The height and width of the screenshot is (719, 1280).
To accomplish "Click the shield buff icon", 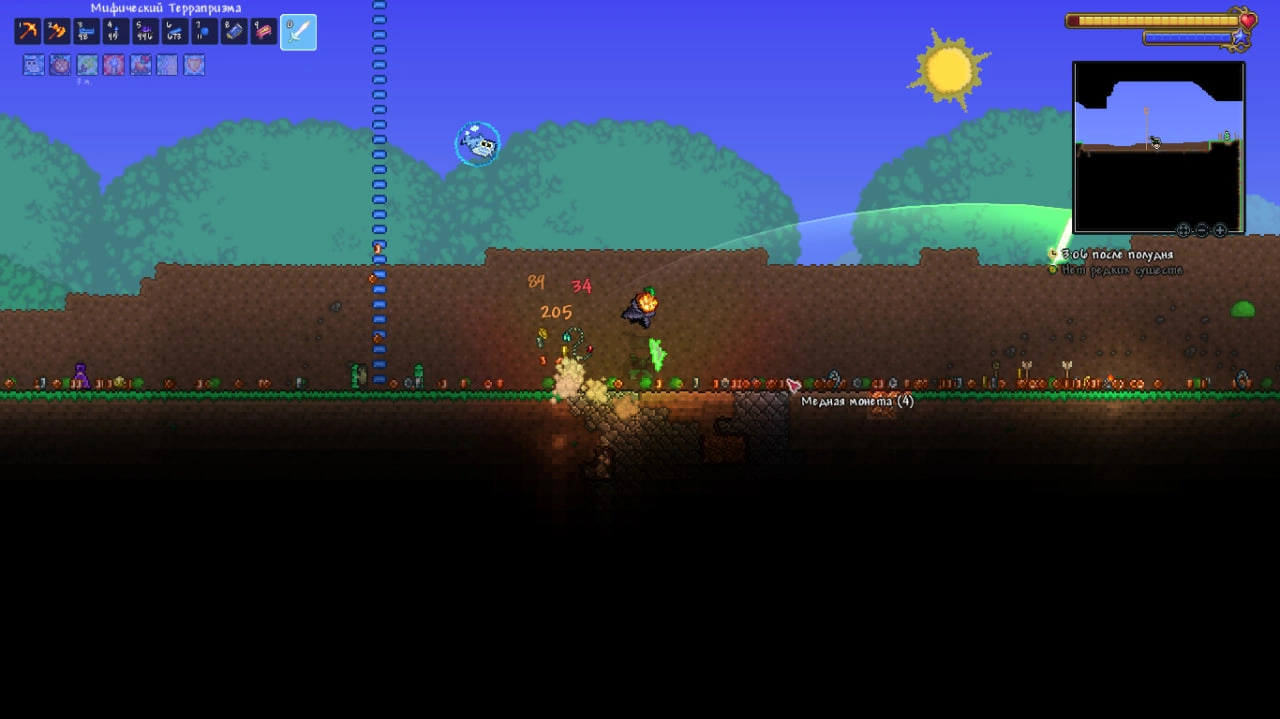I will coord(194,65).
